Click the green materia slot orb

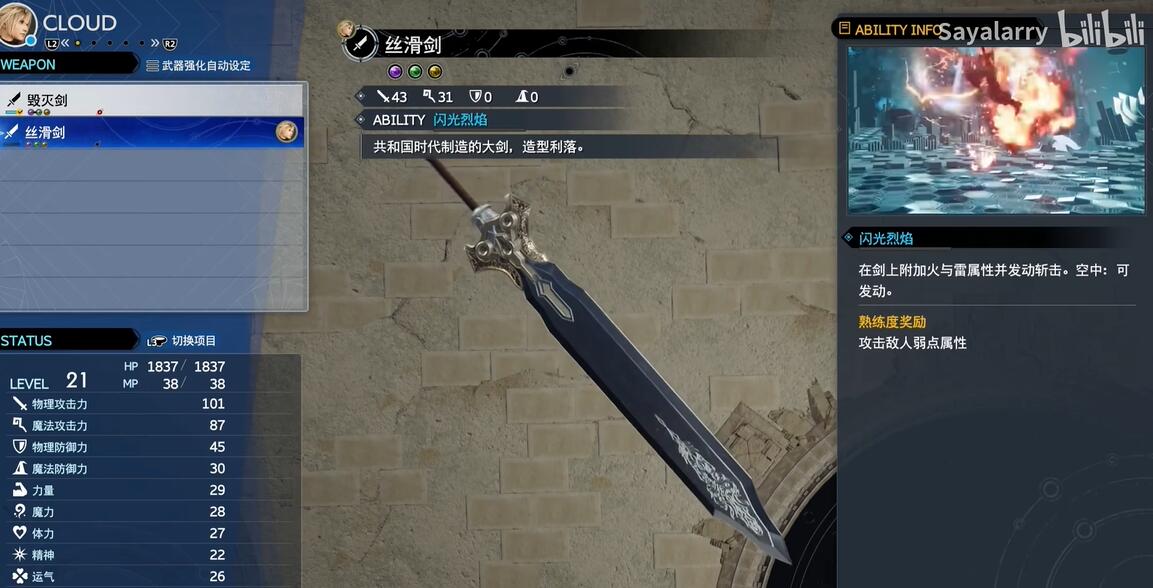(415, 72)
